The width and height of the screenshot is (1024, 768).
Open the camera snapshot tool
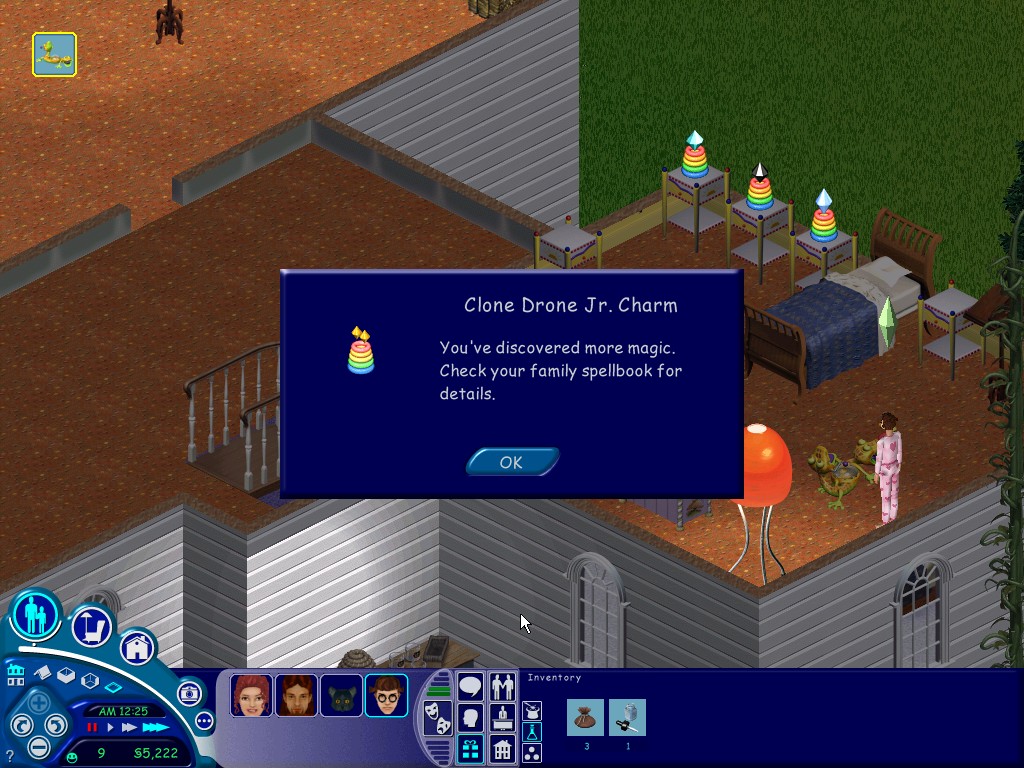point(189,693)
